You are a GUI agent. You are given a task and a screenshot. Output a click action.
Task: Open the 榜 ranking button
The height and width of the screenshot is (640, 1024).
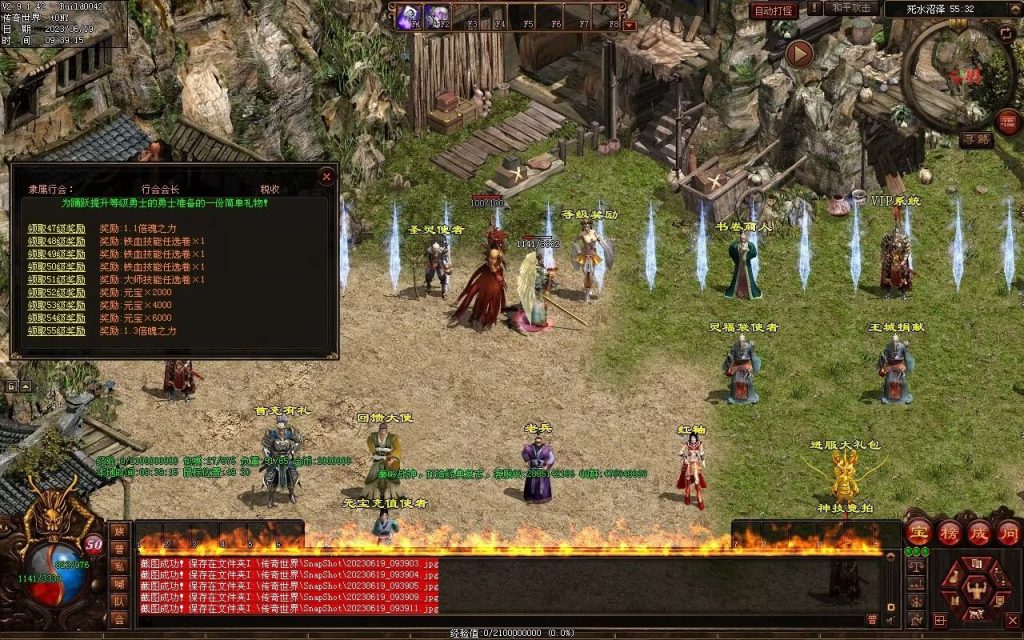click(x=949, y=532)
